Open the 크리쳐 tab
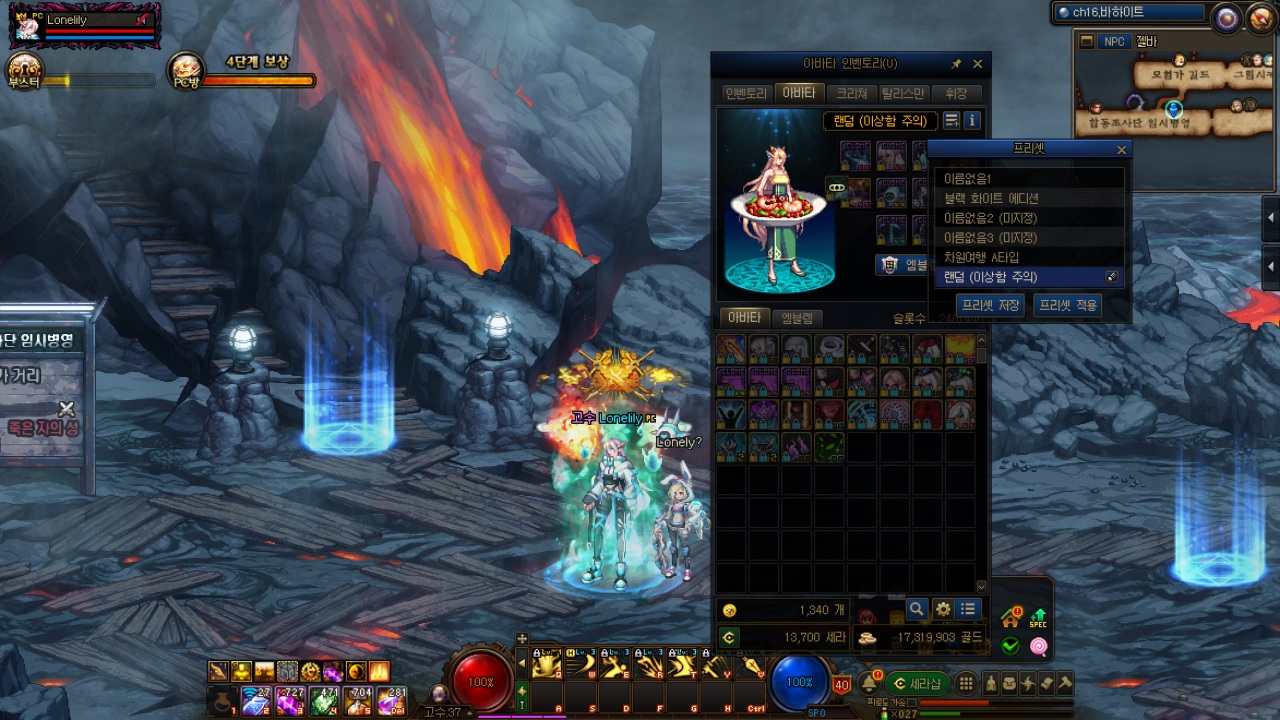The image size is (1280, 720). [851, 93]
